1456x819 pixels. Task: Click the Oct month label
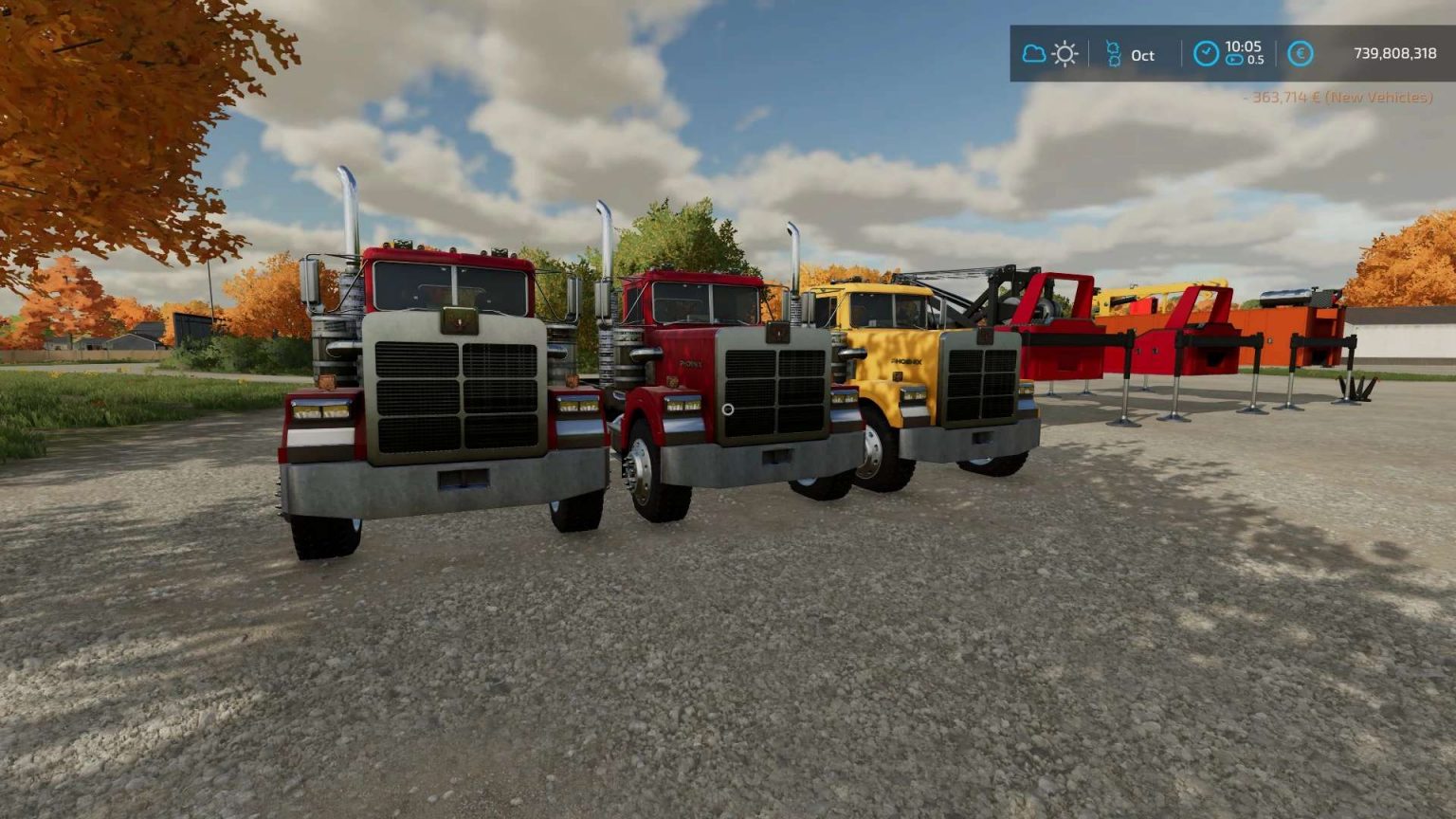tap(1142, 55)
